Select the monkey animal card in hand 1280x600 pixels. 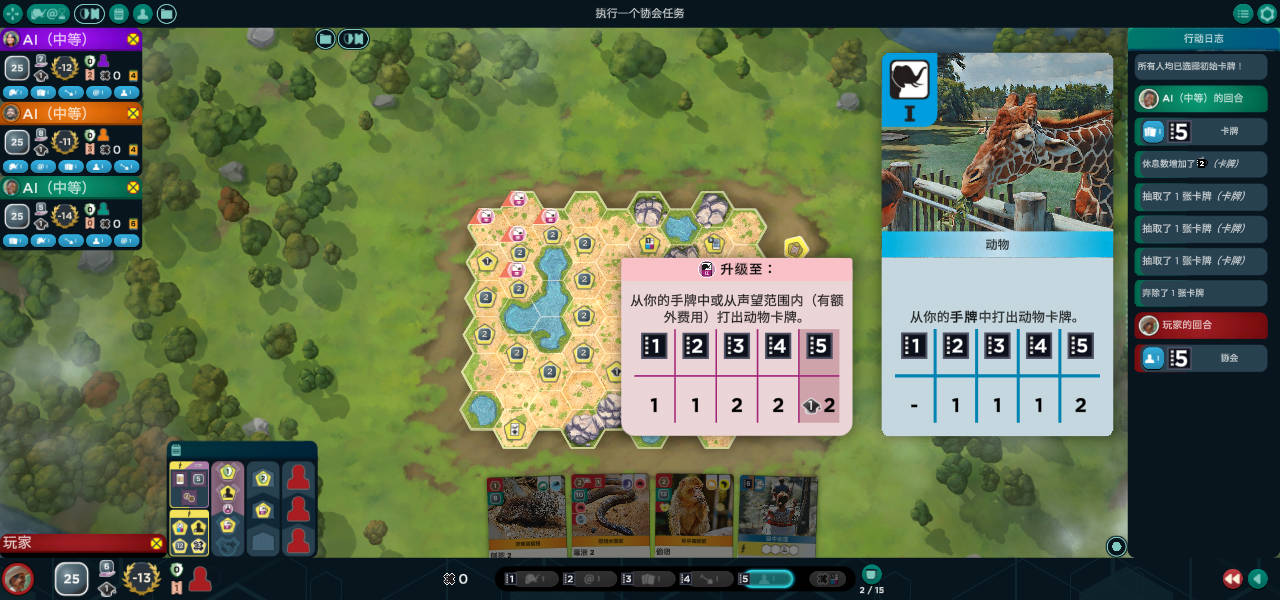[693, 514]
